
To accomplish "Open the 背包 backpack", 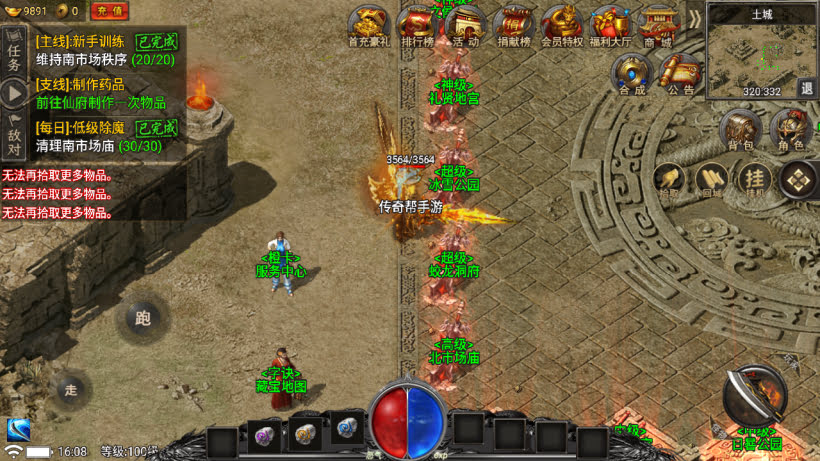I will tap(741, 130).
